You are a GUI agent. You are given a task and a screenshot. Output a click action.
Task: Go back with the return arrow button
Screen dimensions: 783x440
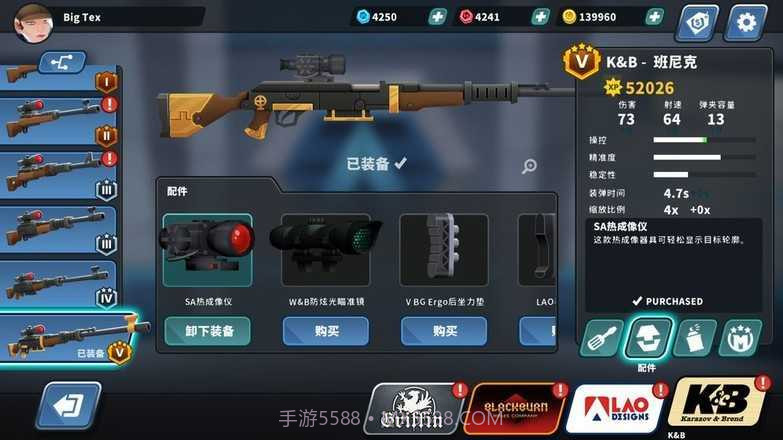coord(68,406)
